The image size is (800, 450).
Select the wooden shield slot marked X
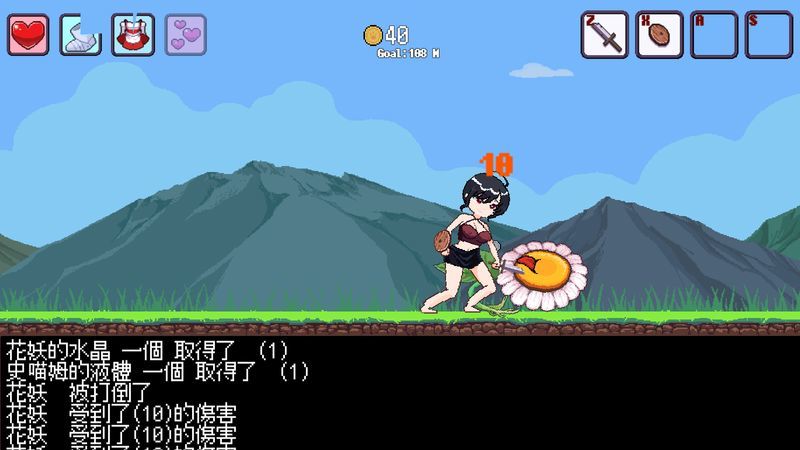[x=659, y=35]
